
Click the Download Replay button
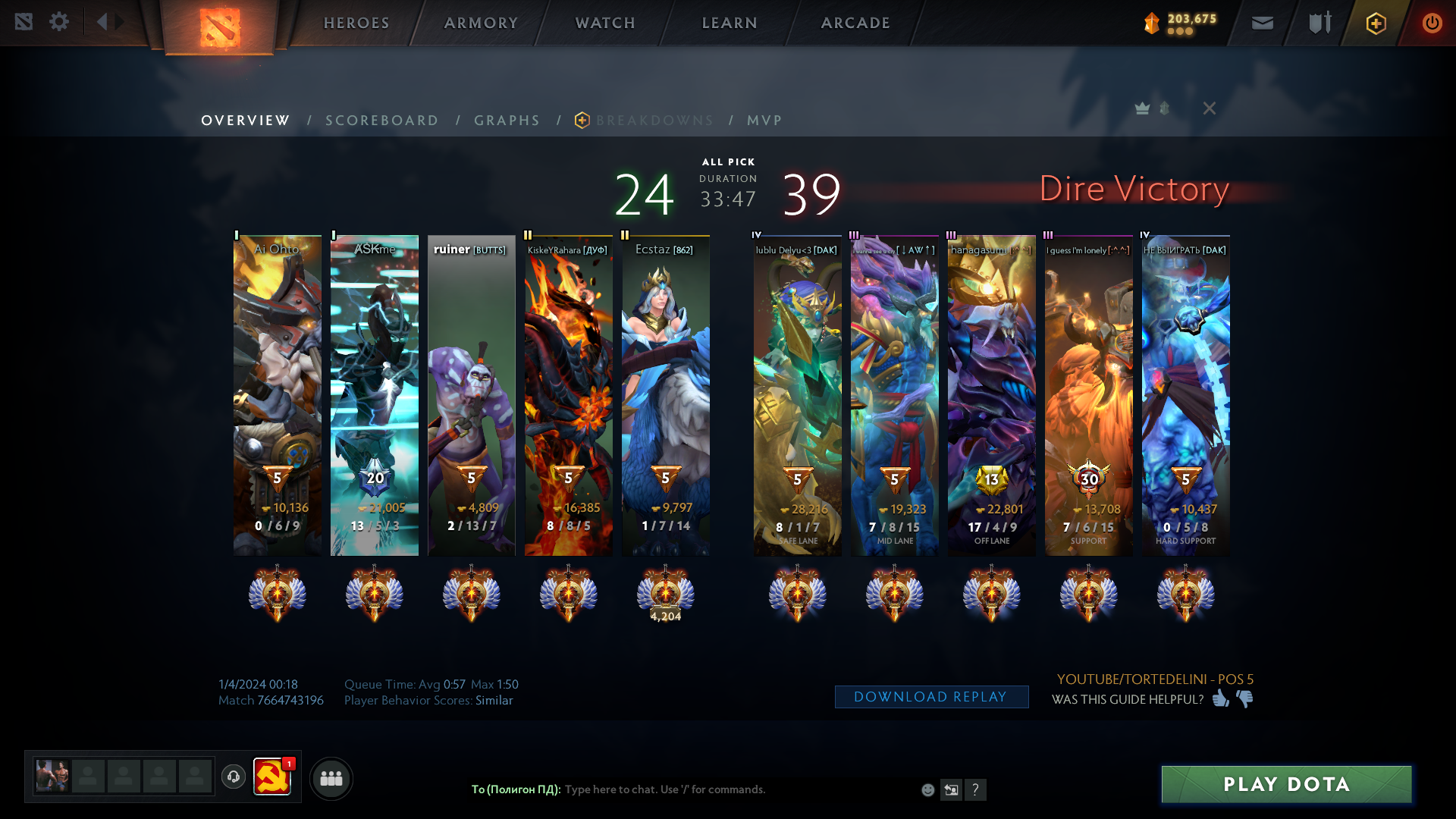pyautogui.click(x=931, y=697)
